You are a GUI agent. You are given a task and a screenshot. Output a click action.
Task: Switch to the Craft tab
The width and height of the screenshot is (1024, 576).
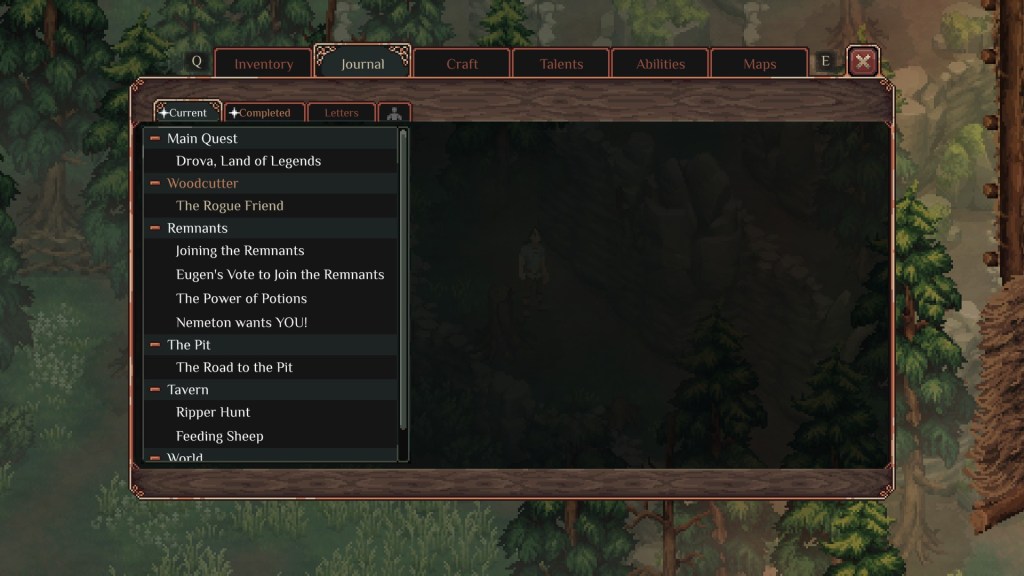click(x=462, y=64)
